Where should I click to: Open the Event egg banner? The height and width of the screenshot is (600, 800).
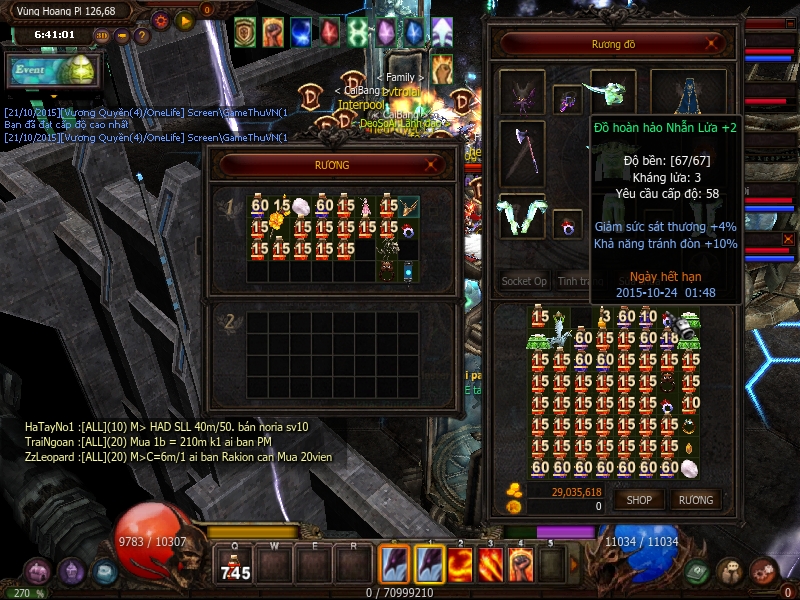coord(50,70)
